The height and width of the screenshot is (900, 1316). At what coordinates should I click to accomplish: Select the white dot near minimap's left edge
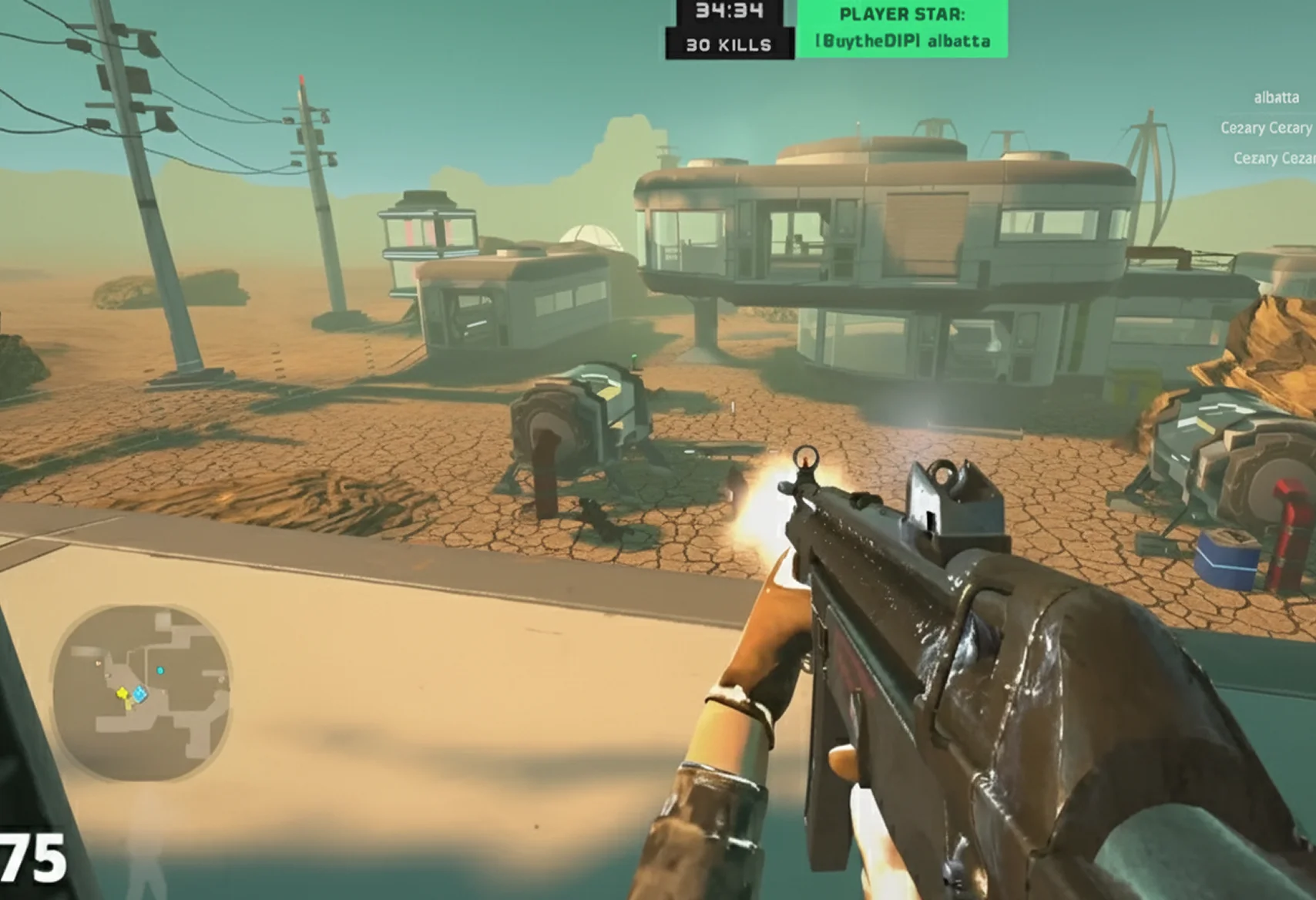(x=98, y=663)
